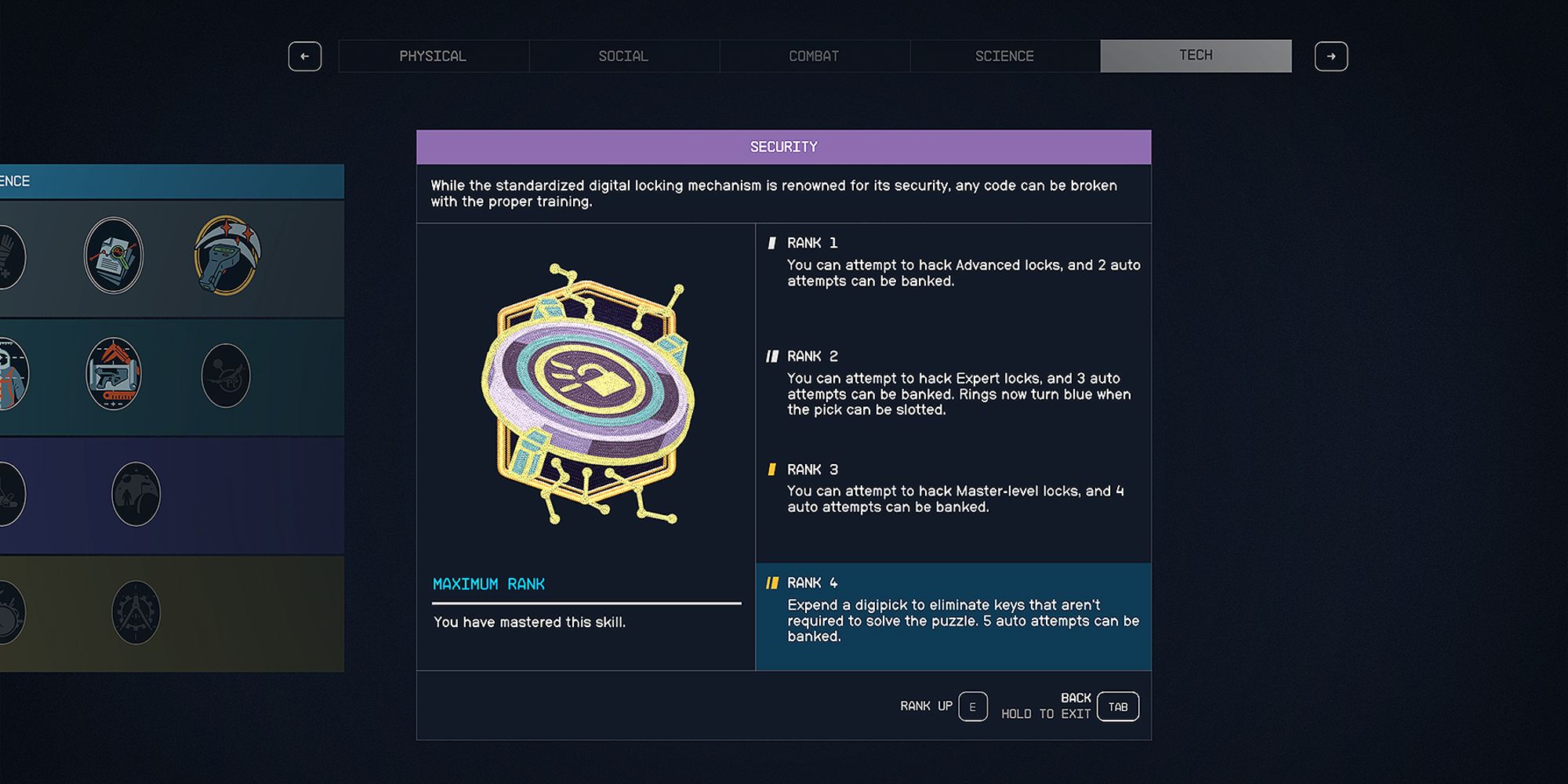
Task: Open the SOCIAL skills tab
Action: click(x=624, y=56)
